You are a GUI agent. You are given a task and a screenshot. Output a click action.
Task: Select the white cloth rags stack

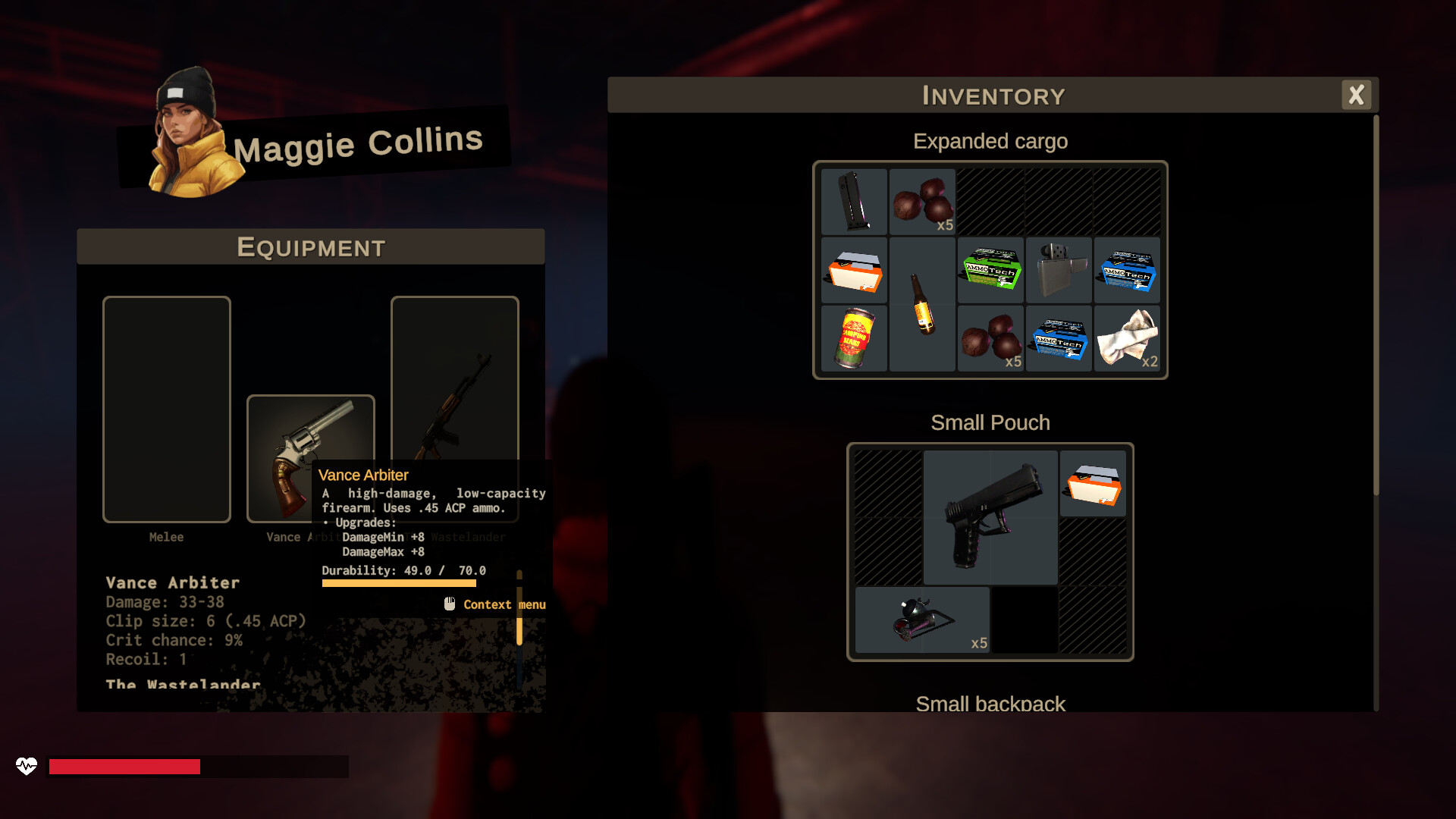tap(1127, 338)
